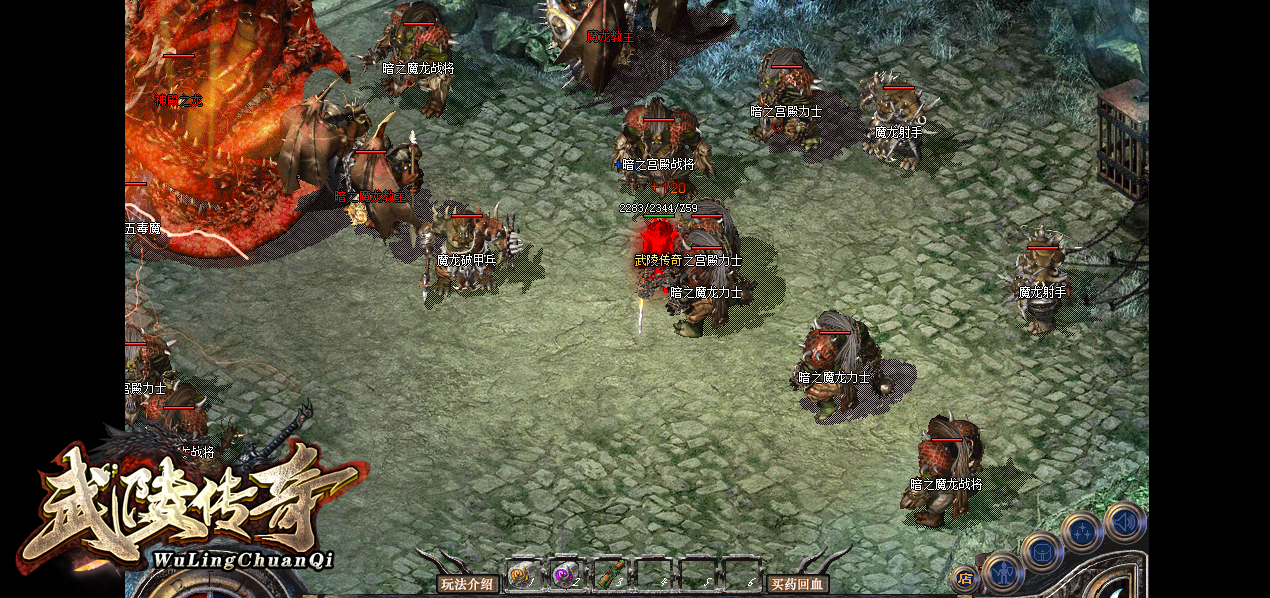Open the character equipment panel (warrior icon)
This screenshot has width=1270, height=598.
click(1001, 573)
